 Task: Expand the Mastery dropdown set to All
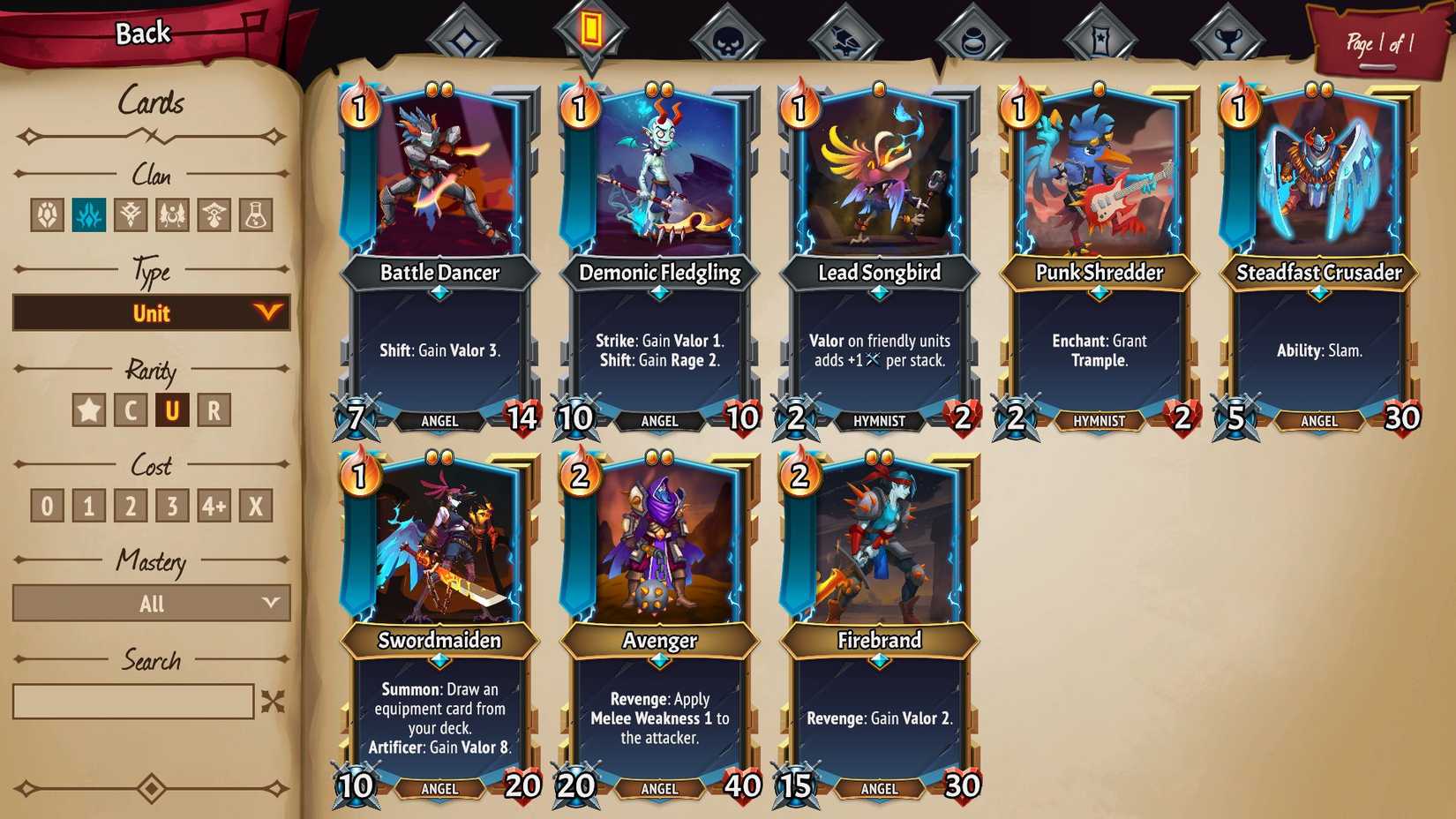coord(150,604)
